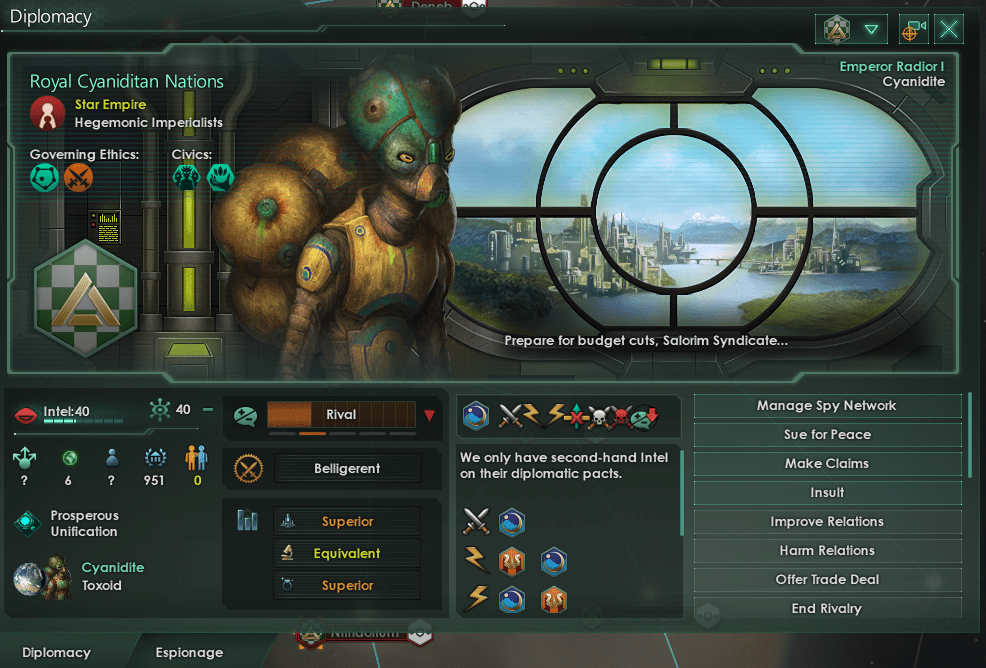Close the Diplomacy window

(x=949, y=29)
